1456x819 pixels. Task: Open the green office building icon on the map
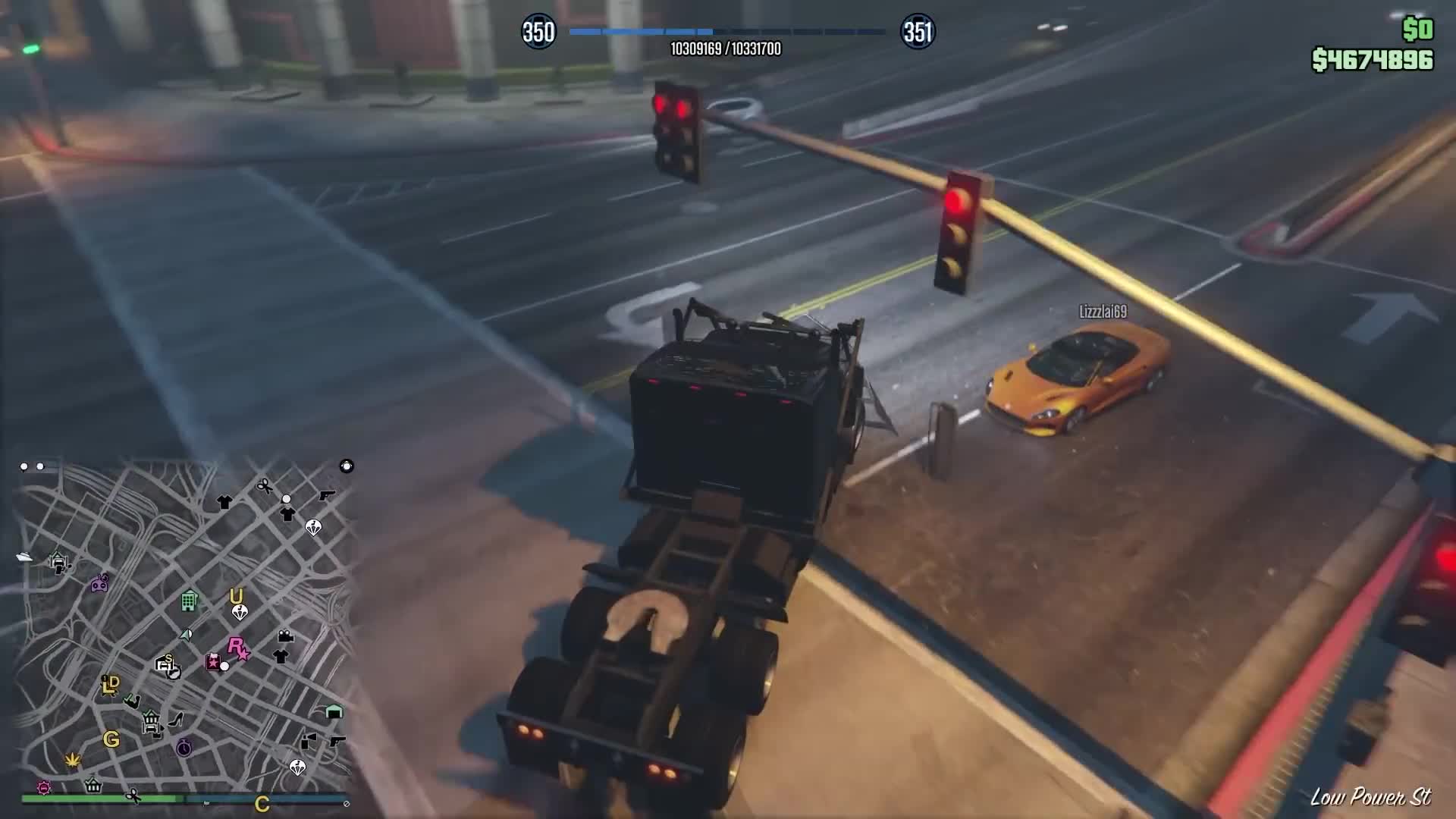click(x=189, y=602)
